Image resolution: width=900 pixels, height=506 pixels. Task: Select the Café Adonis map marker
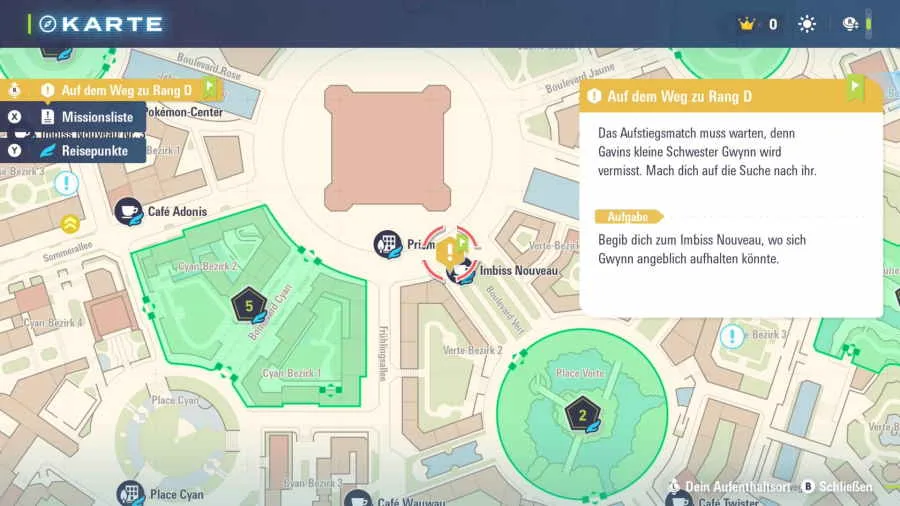click(128, 210)
